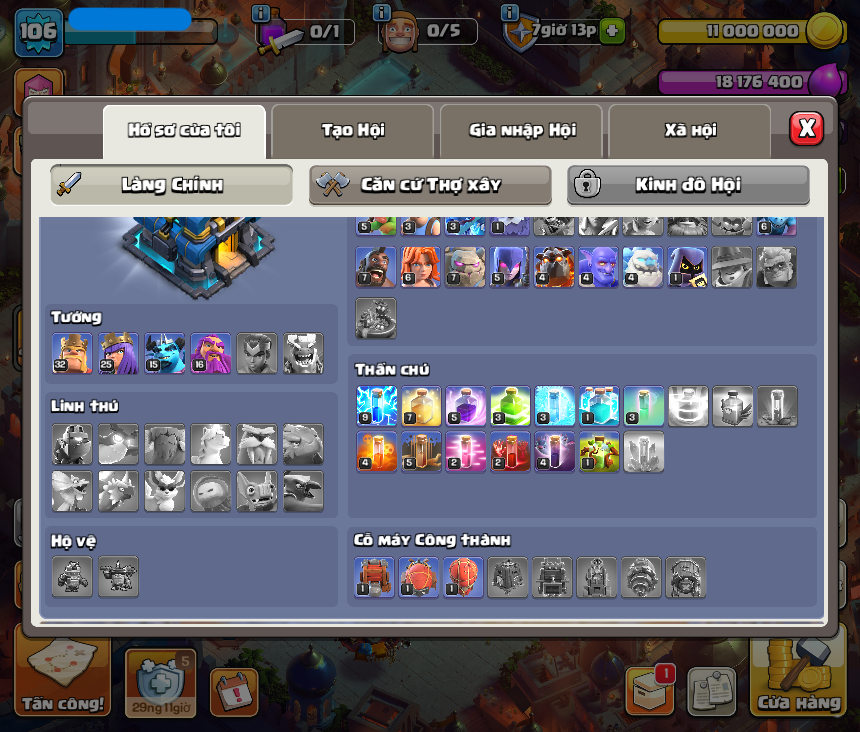Click the Archer Queen hero icon

point(118,354)
